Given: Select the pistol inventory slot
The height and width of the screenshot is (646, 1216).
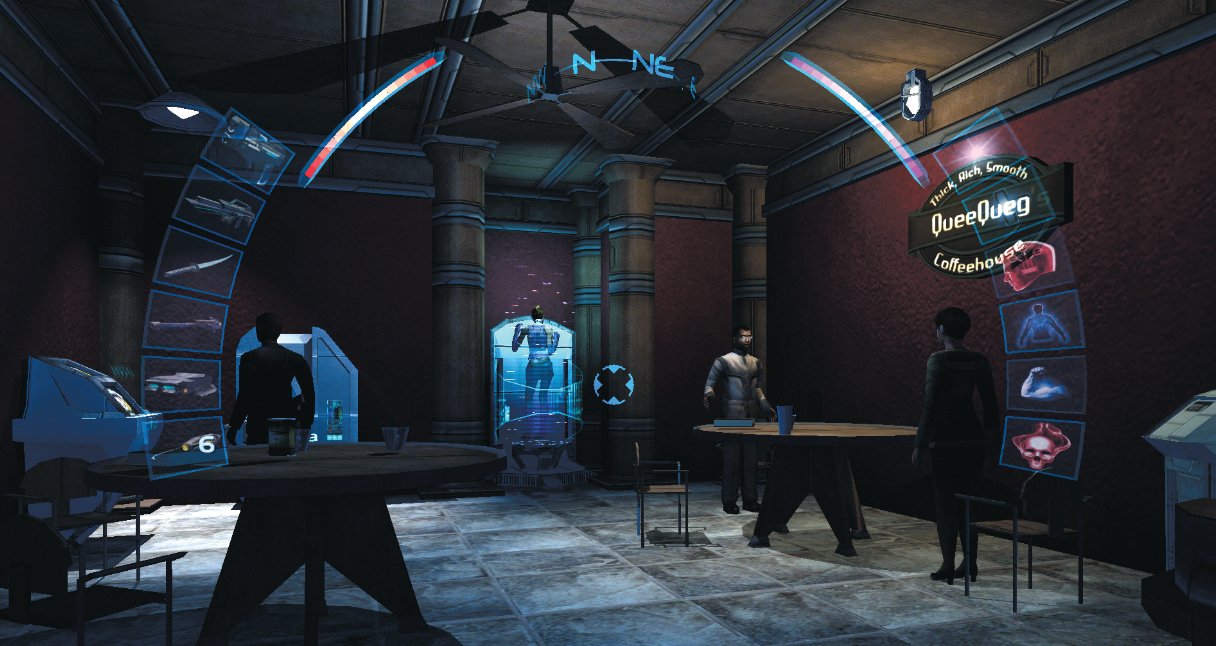Looking at the screenshot, I should pyautogui.click(x=247, y=150).
